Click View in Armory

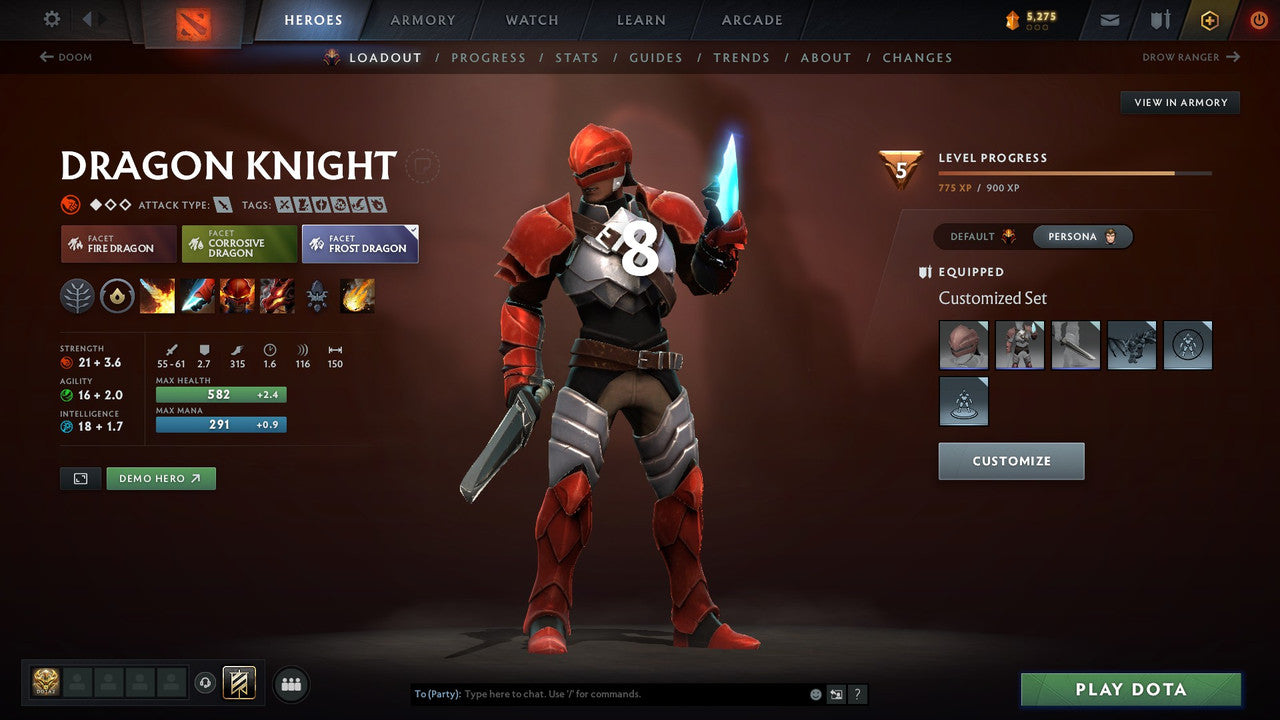[1180, 102]
